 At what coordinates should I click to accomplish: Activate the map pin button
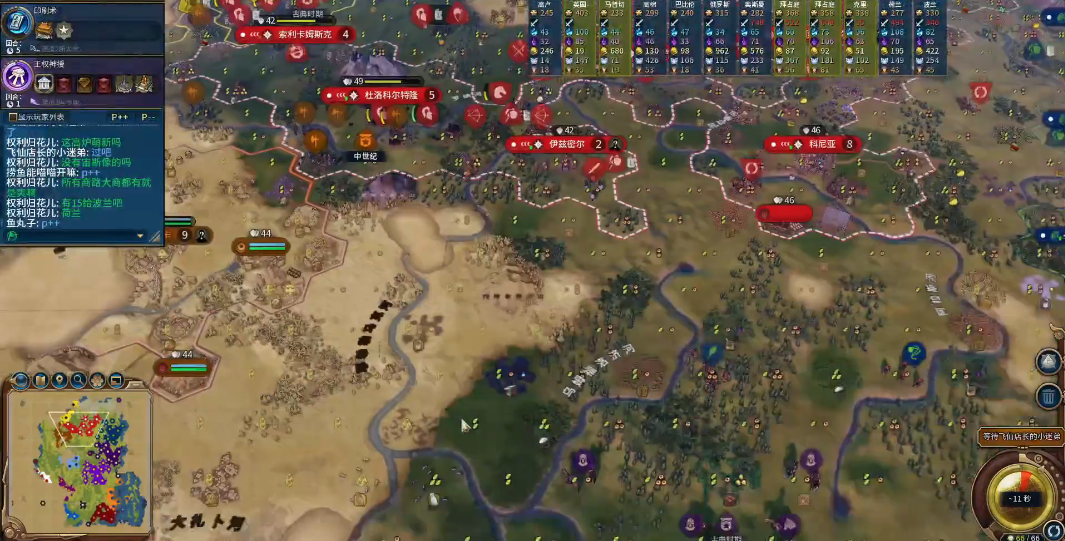click(x=60, y=380)
